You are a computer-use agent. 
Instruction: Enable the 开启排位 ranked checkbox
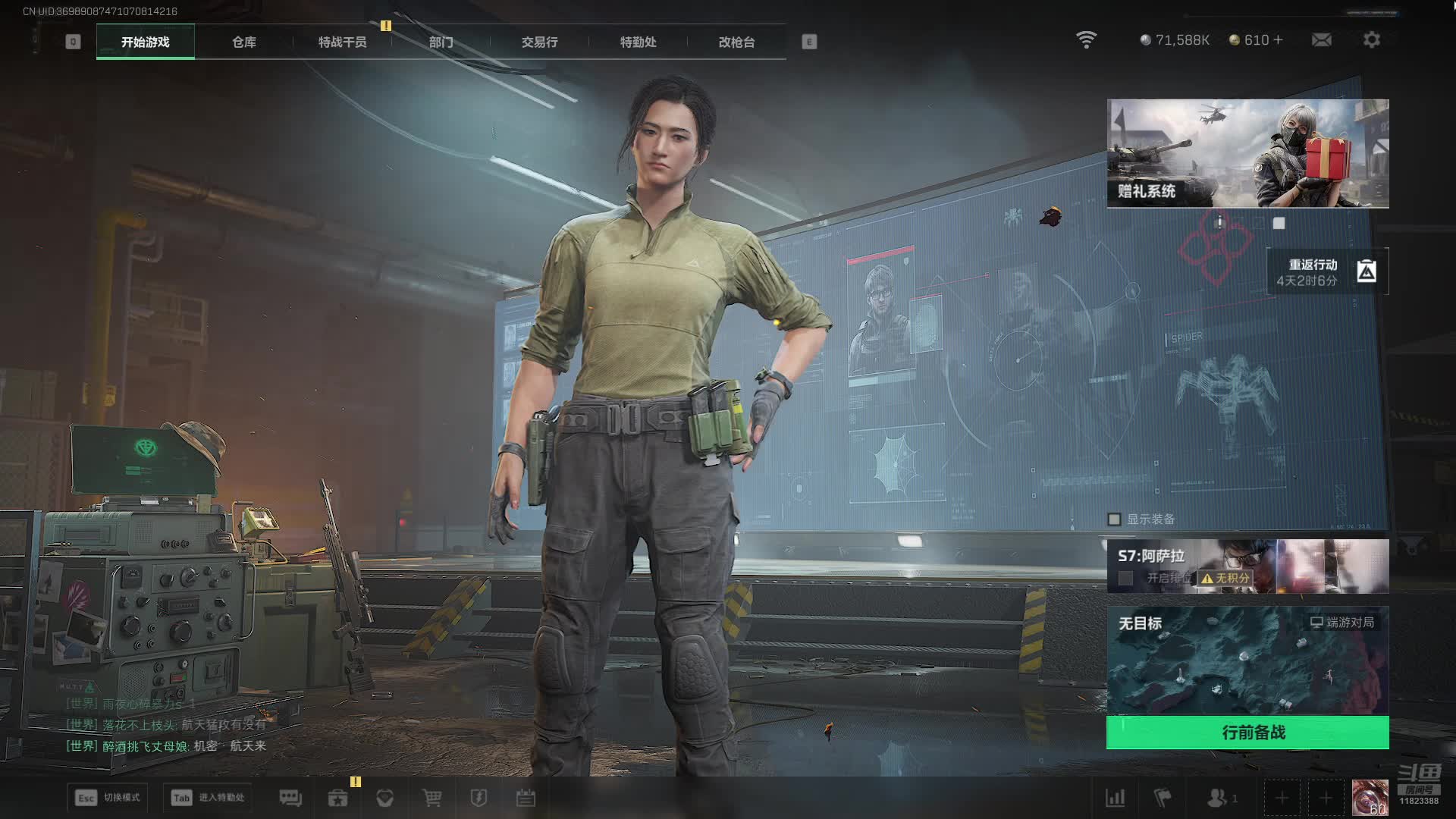coord(1126,579)
